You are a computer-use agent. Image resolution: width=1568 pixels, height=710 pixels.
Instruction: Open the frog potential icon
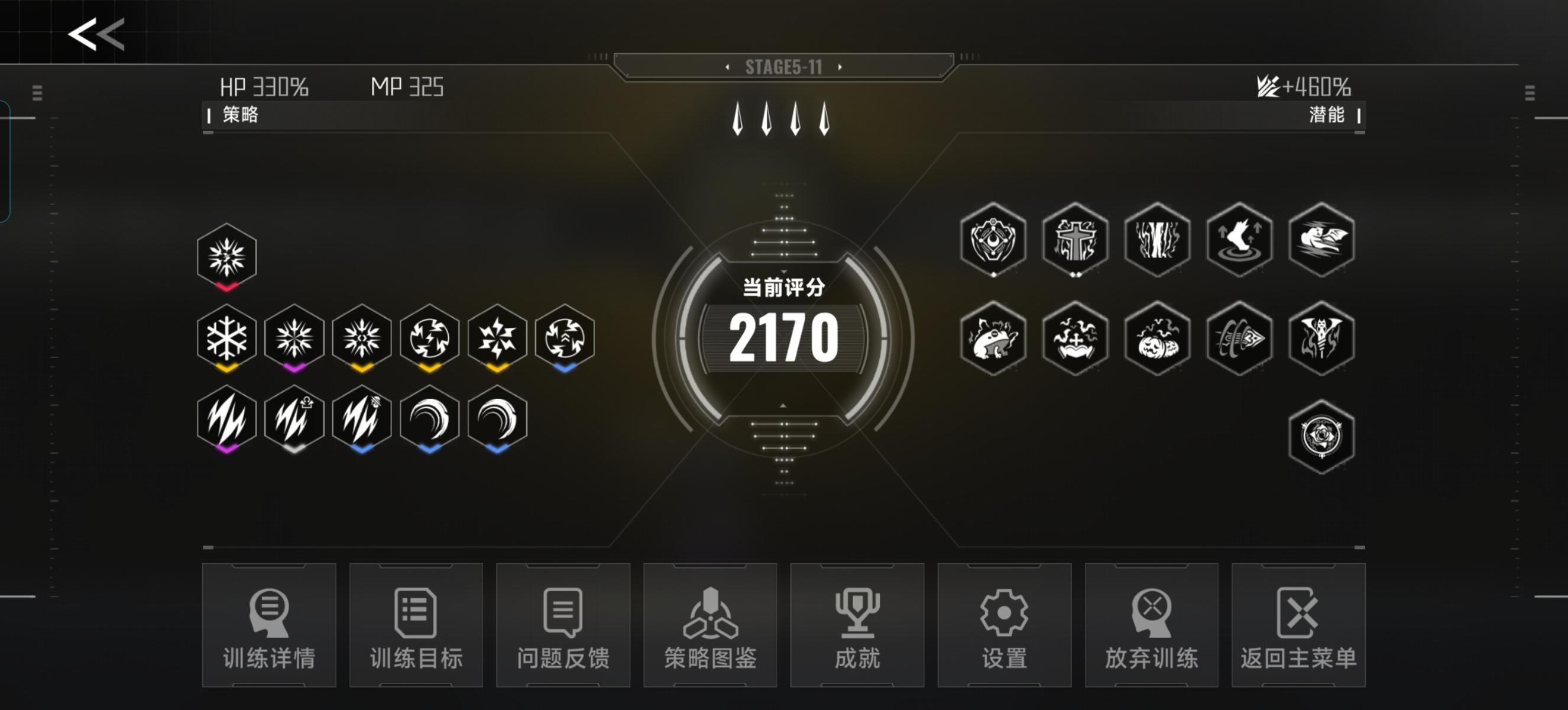click(993, 339)
